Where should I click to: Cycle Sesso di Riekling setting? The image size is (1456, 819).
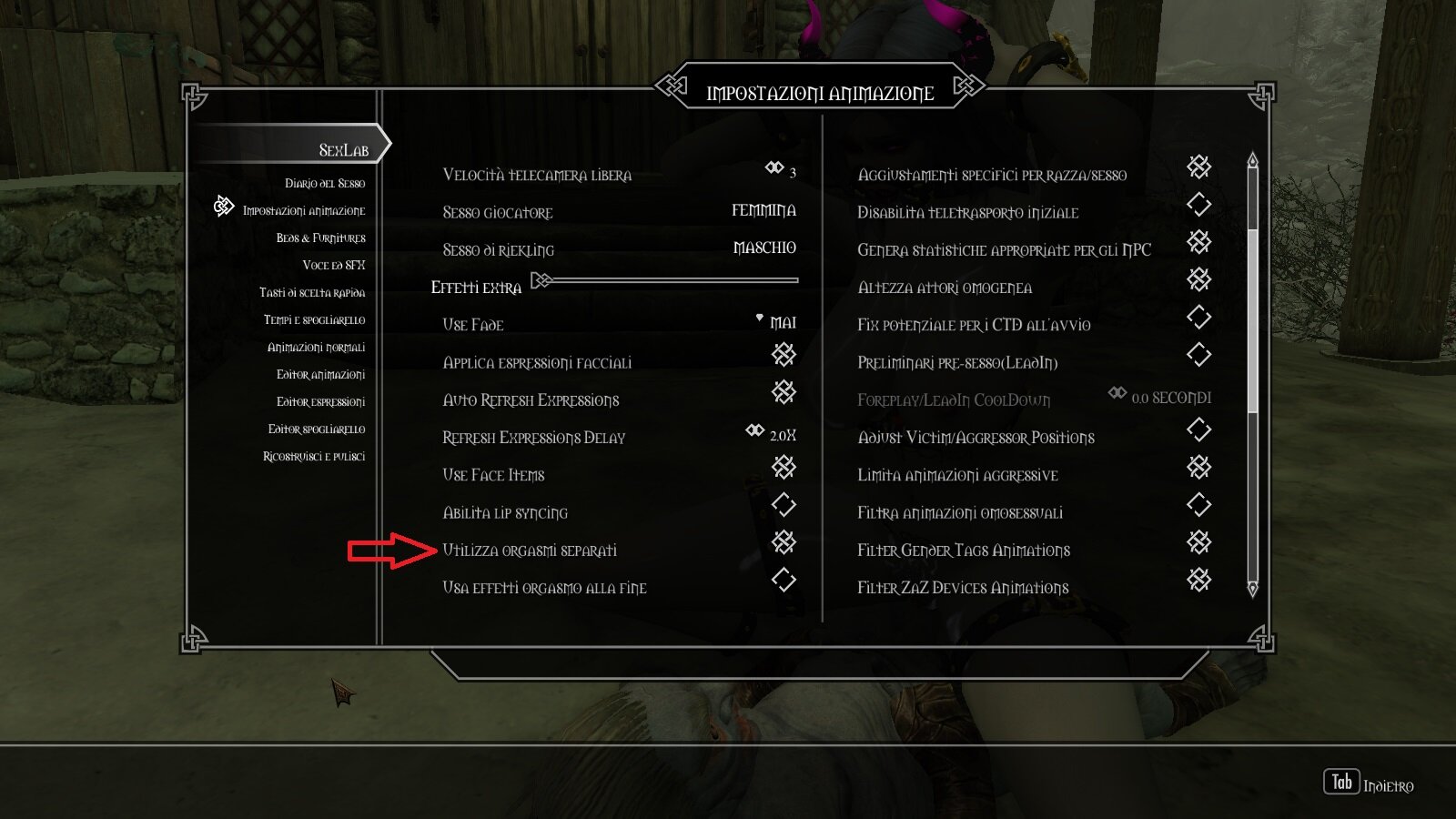point(764,248)
